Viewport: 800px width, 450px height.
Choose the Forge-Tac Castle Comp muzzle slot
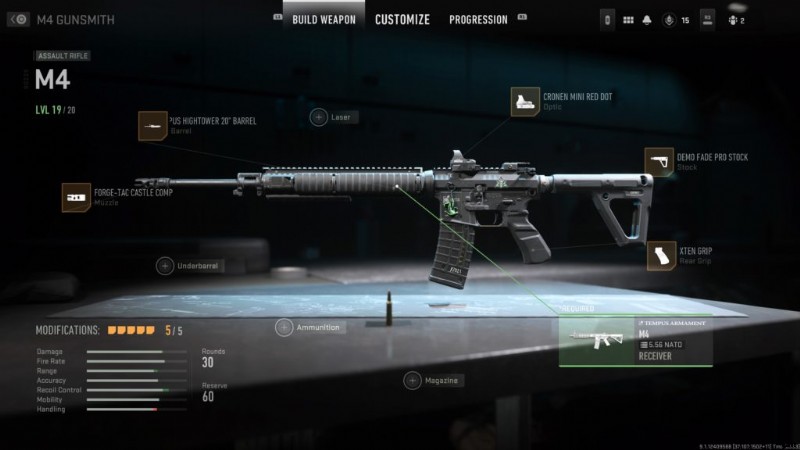76,197
